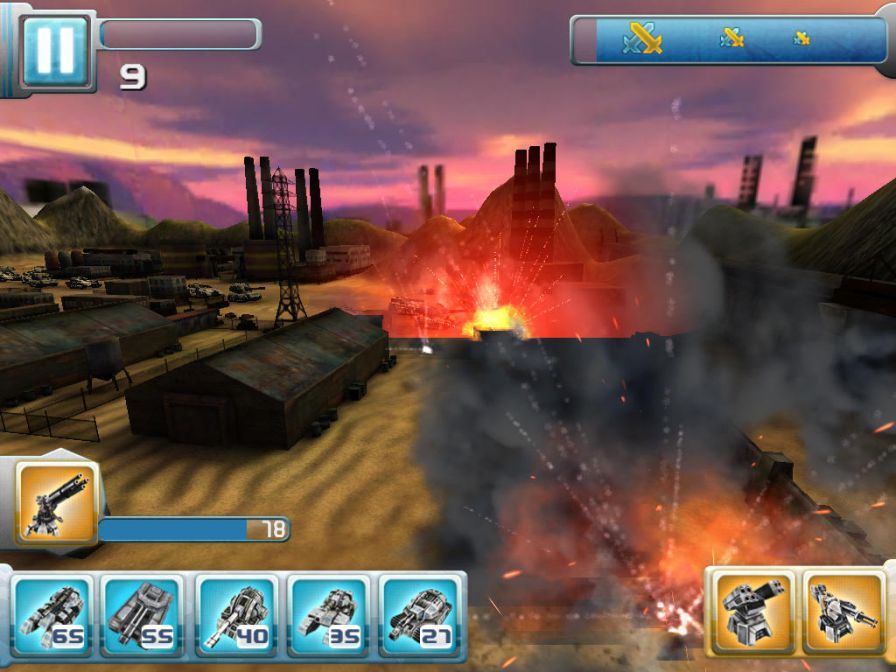Select the unit costing 40
896x672 pixels.
tap(237, 615)
